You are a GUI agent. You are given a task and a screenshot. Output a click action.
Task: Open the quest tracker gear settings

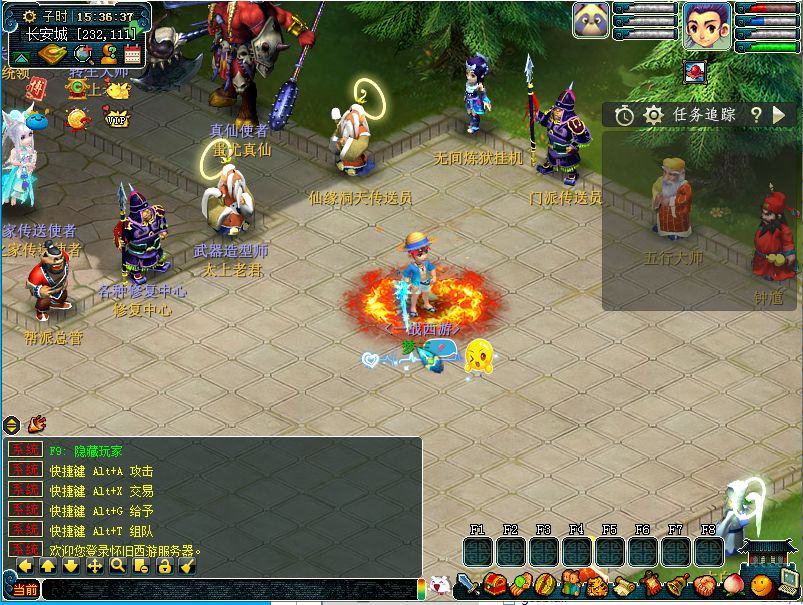(653, 115)
